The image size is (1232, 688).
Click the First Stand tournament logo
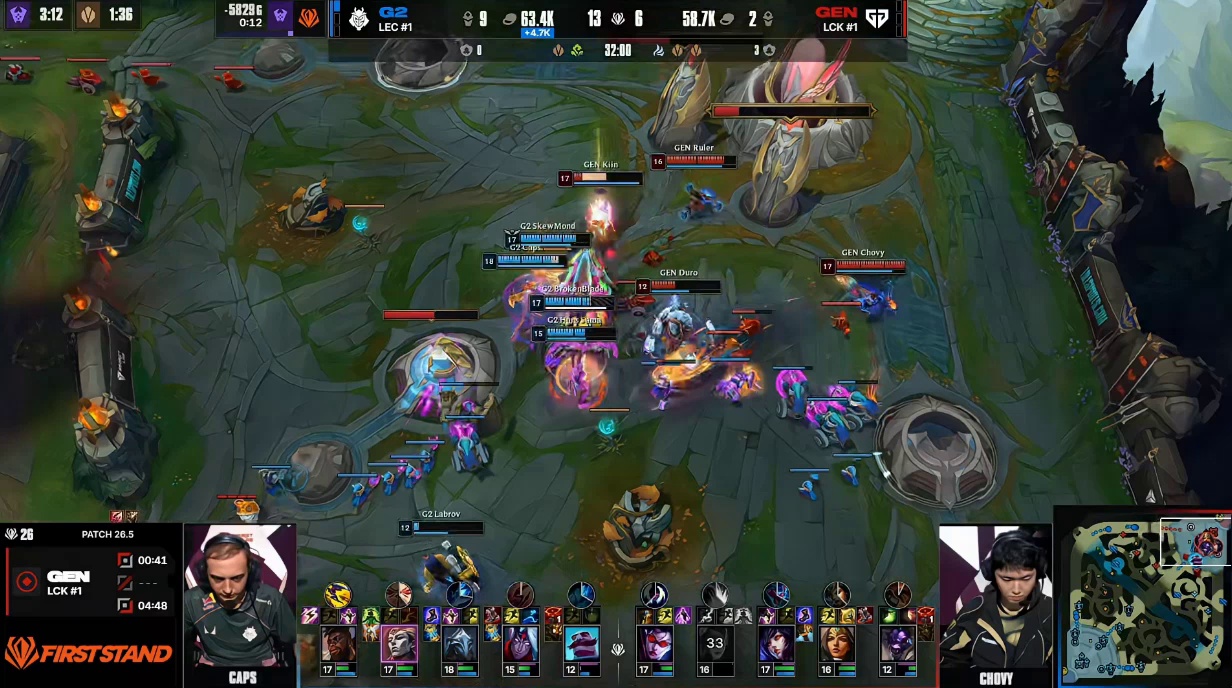[88, 654]
